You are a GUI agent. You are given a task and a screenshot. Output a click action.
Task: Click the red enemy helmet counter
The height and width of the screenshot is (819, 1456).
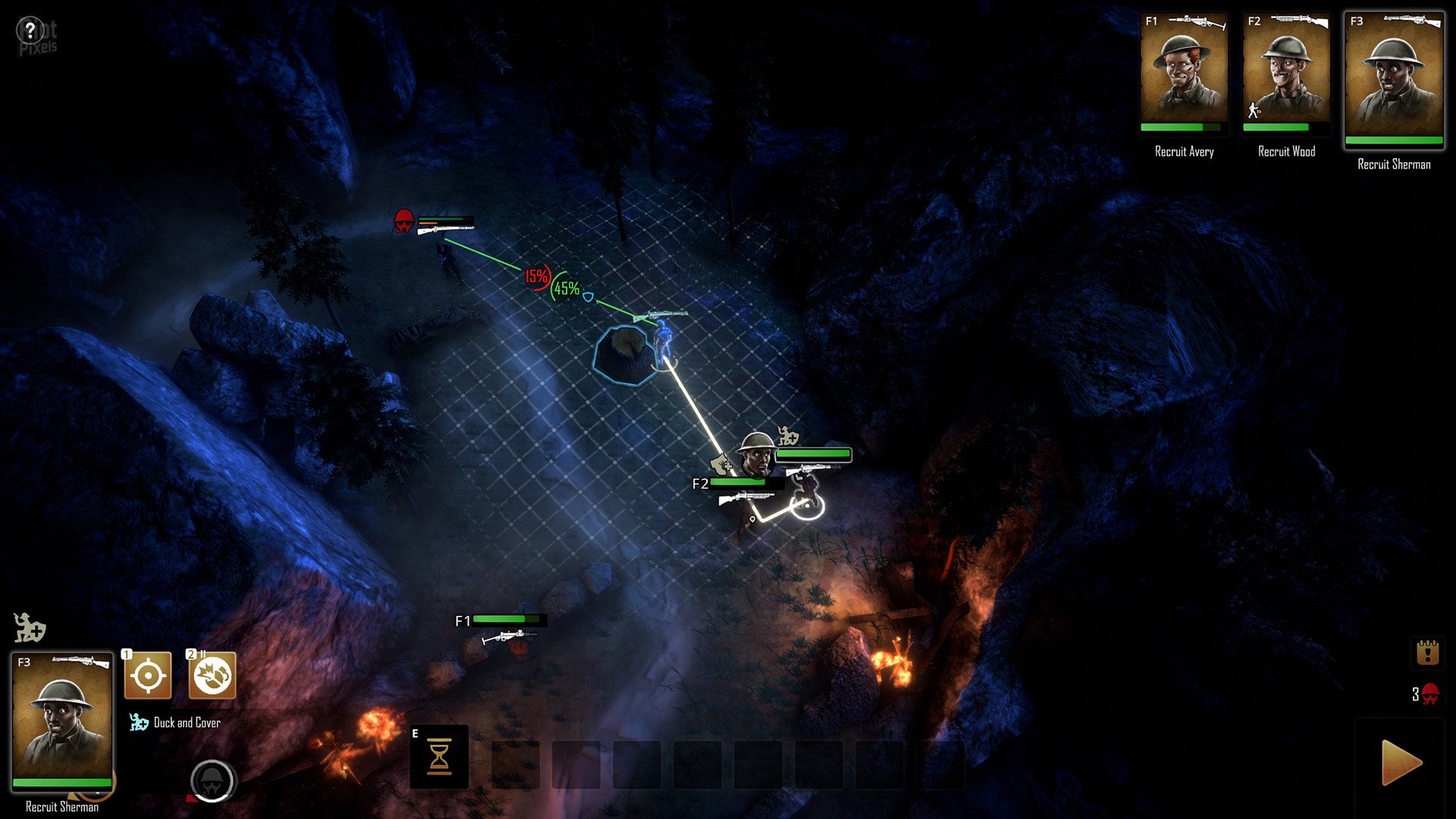click(1426, 694)
